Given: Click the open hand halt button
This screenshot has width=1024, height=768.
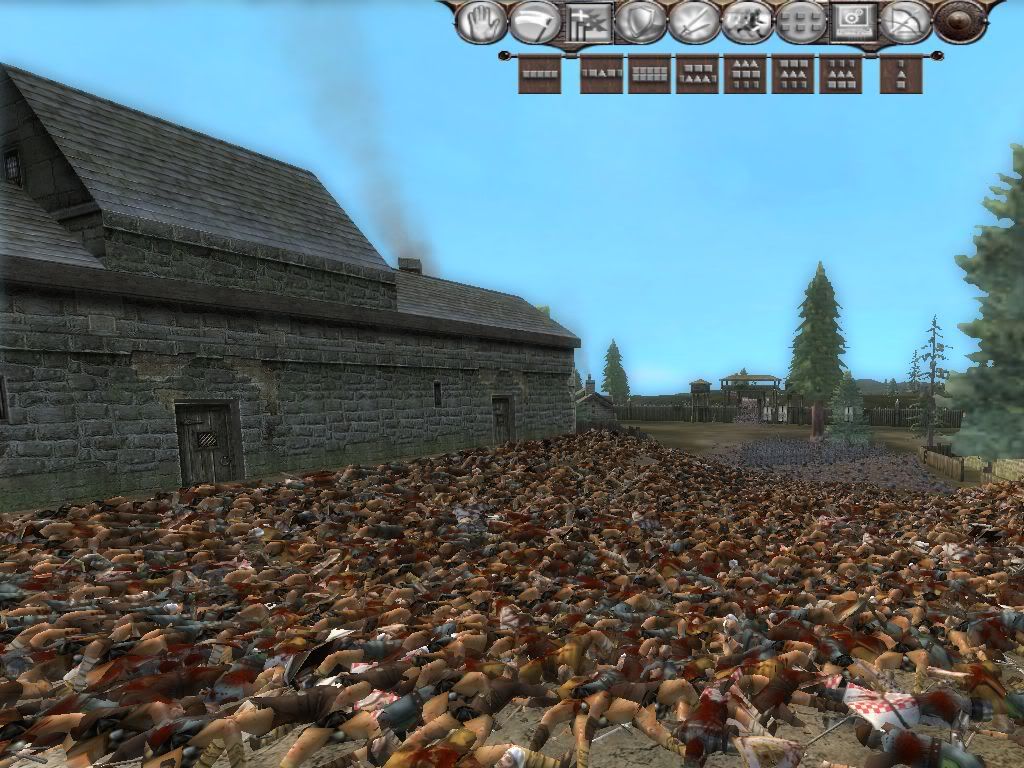Looking at the screenshot, I should coord(481,22).
